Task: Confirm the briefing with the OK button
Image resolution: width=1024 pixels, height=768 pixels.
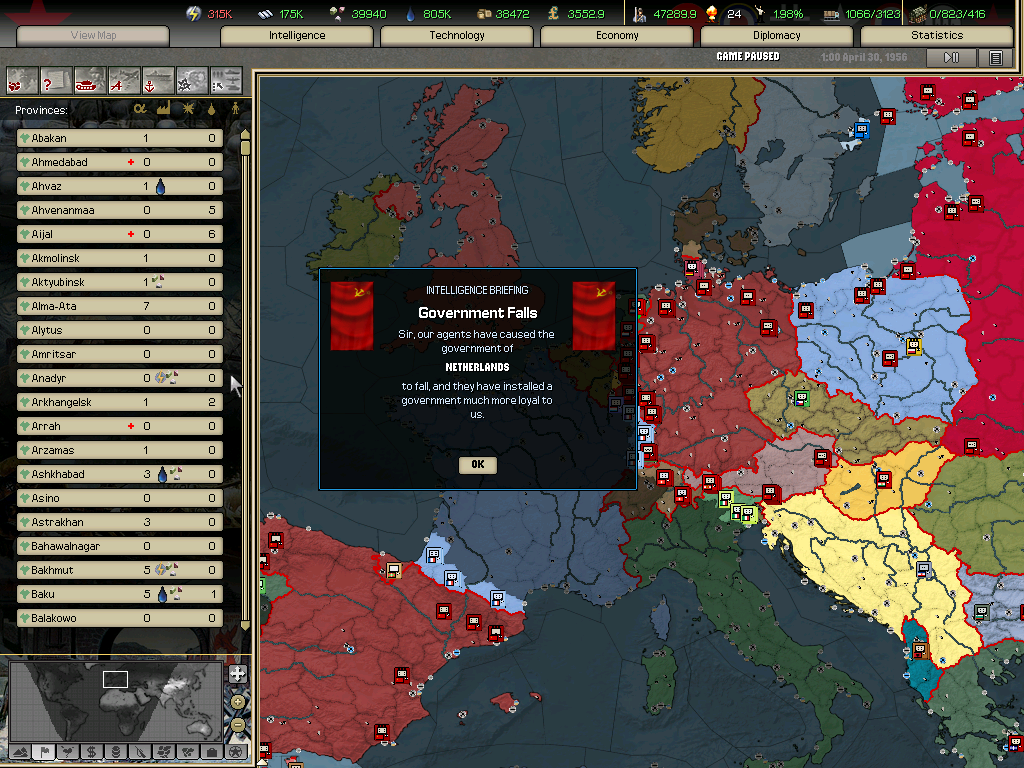Action: coord(477,464)
